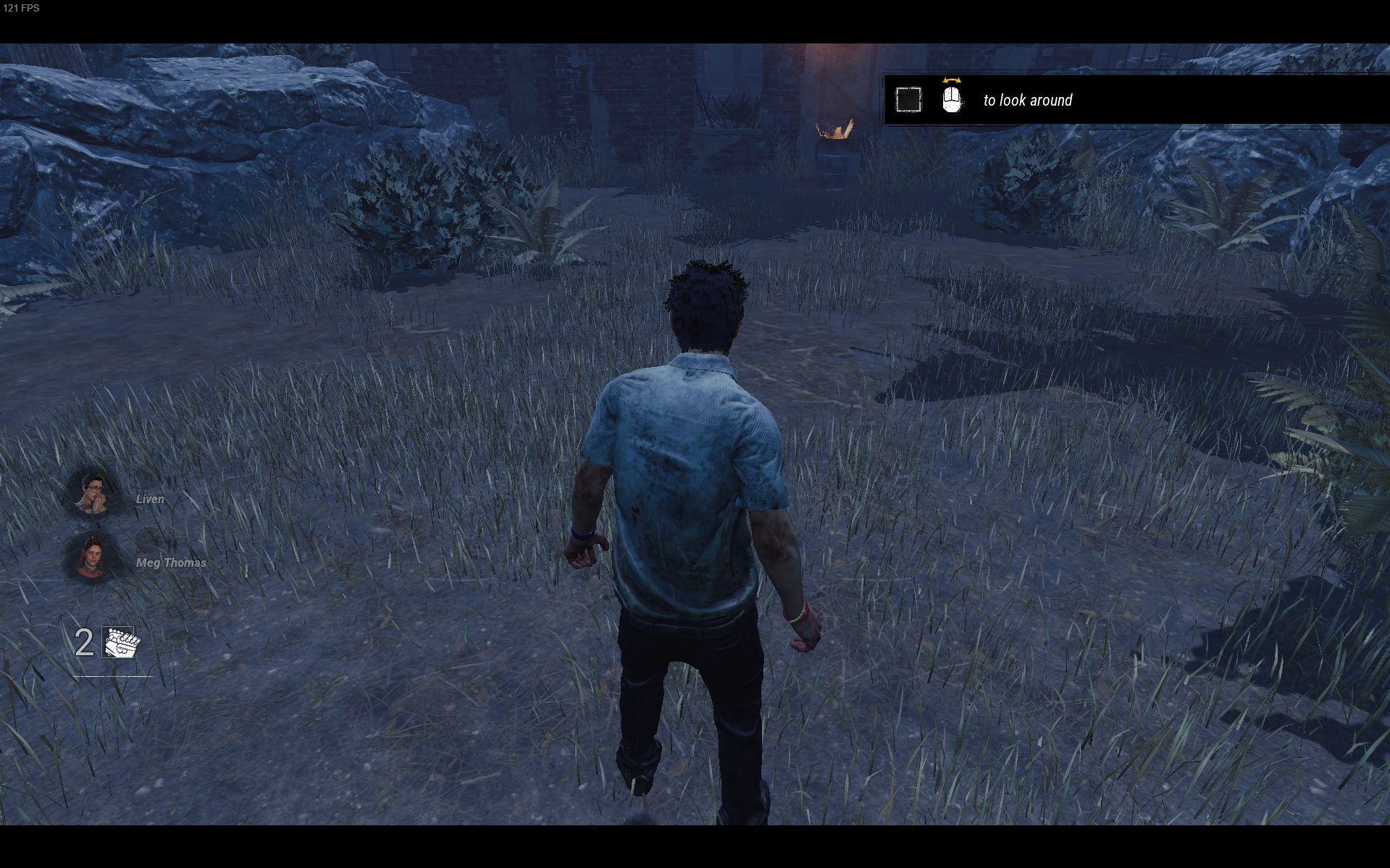Screen dimensions: 1390x868
Task: Click the Meg Thomas name label
Action: [170, 562]
